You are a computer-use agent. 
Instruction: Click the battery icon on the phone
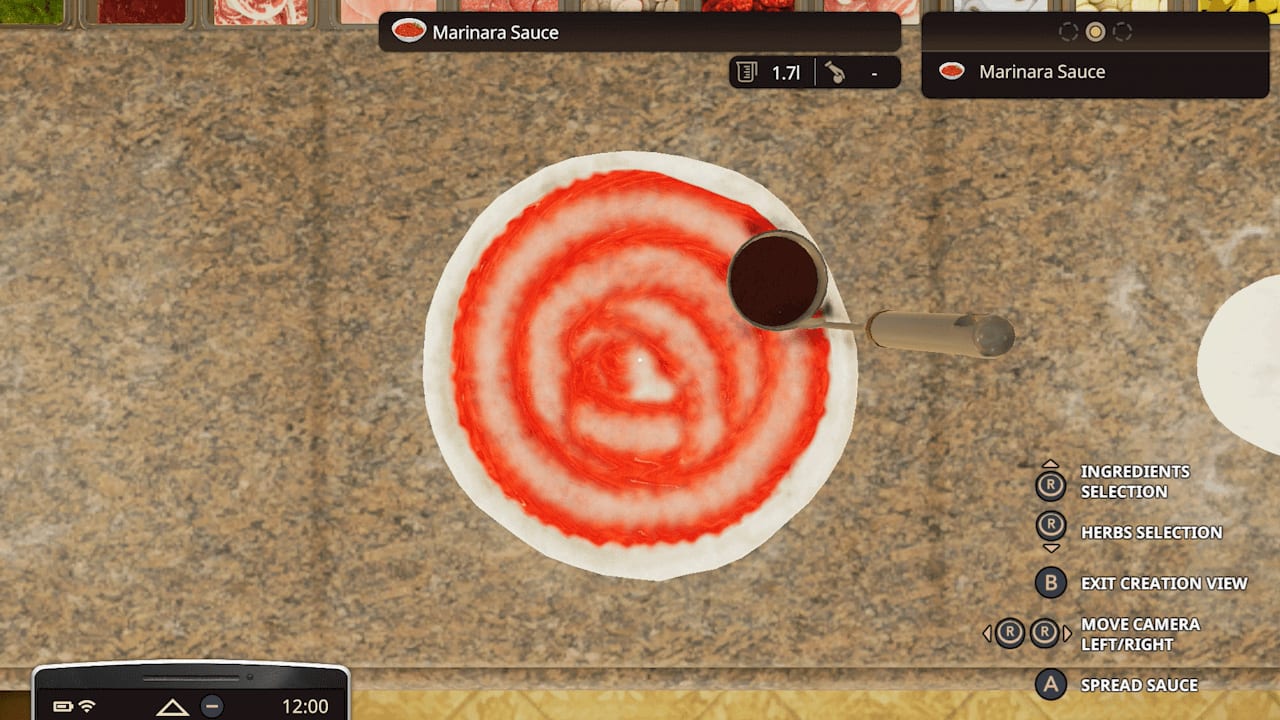click(65, 704)
